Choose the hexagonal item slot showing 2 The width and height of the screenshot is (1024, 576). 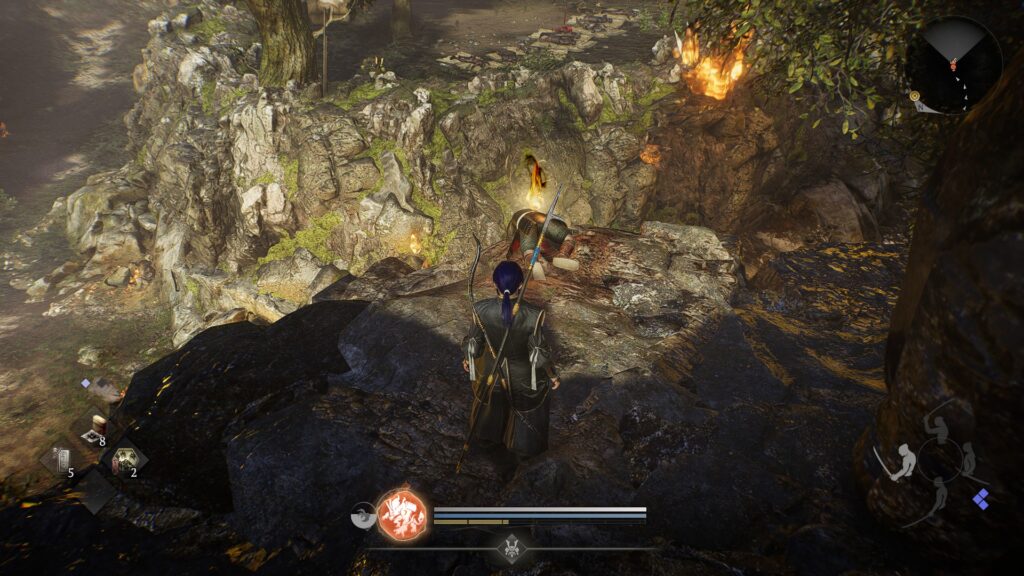(127, 460)
